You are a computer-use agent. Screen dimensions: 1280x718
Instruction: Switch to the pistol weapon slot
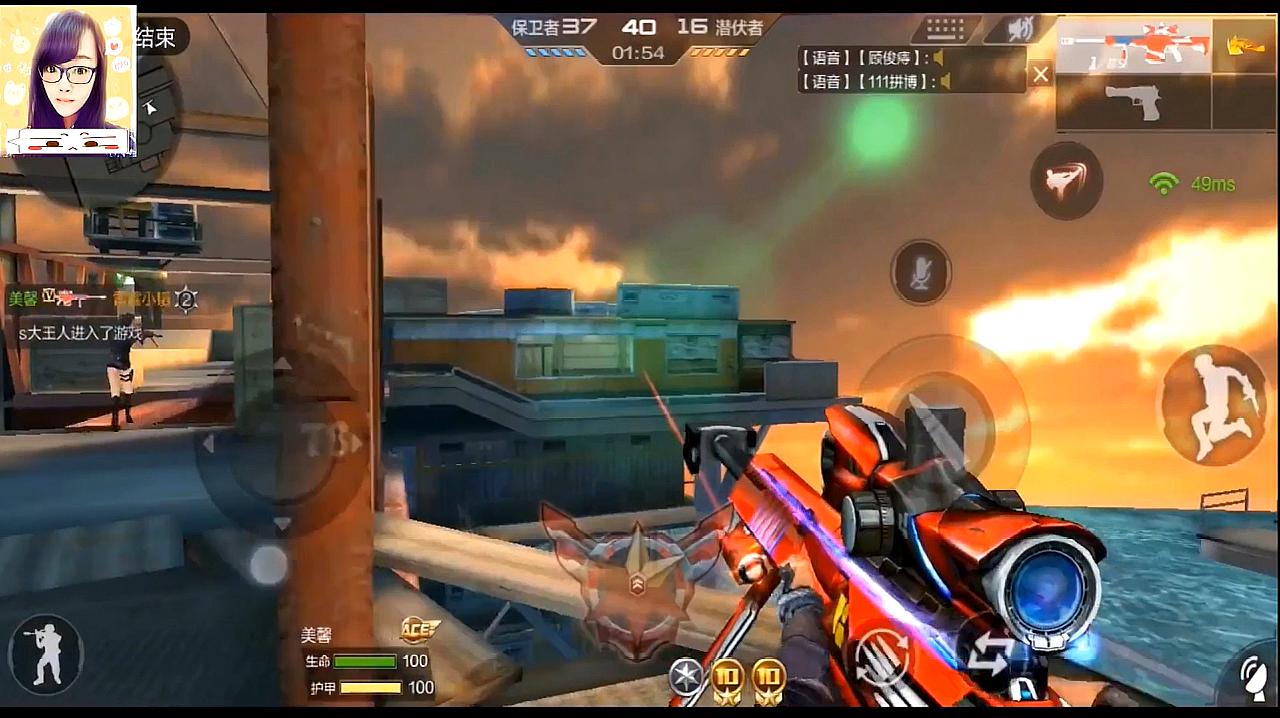(1133, 102)
